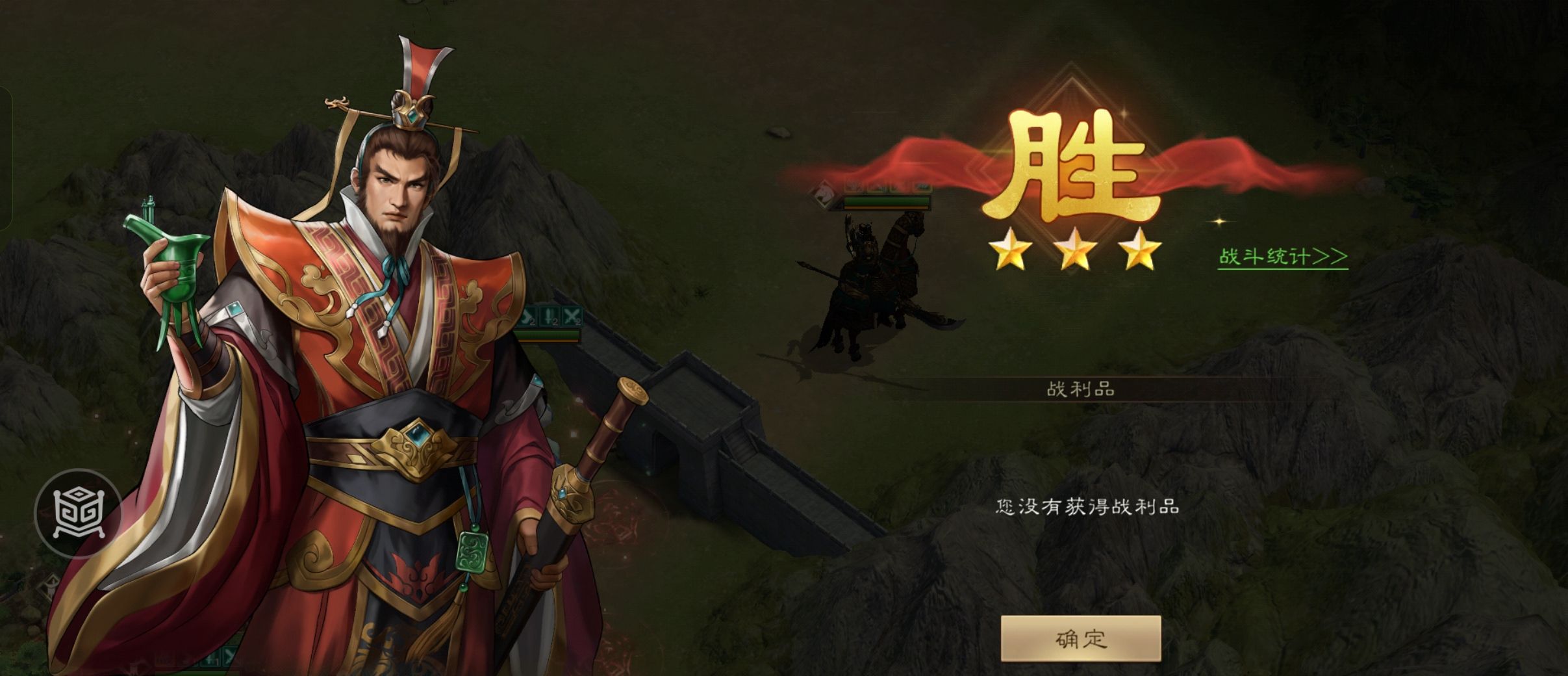Click the cavalry unit's green health bar

(x=886, y=202)
